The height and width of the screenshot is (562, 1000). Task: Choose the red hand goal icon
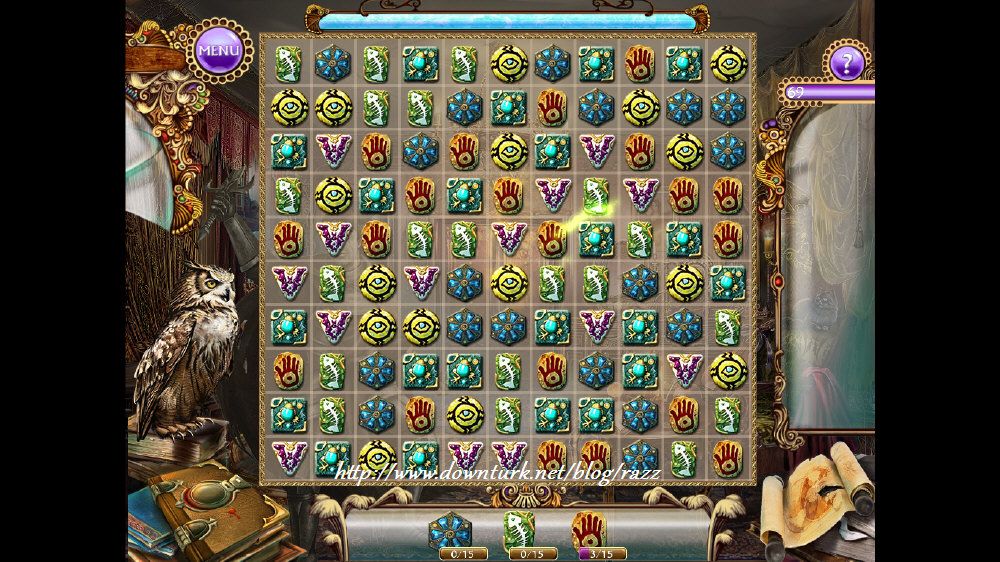[x=588, y=530]
